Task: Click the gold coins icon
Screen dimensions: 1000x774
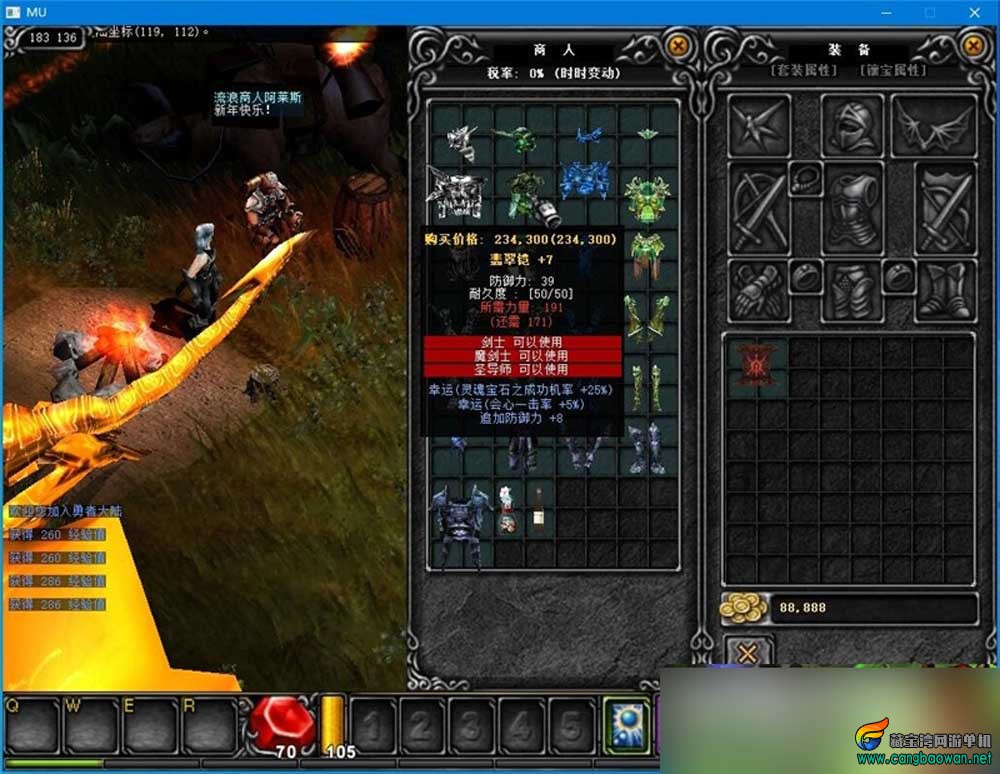Action: click(x=744, y=608)
